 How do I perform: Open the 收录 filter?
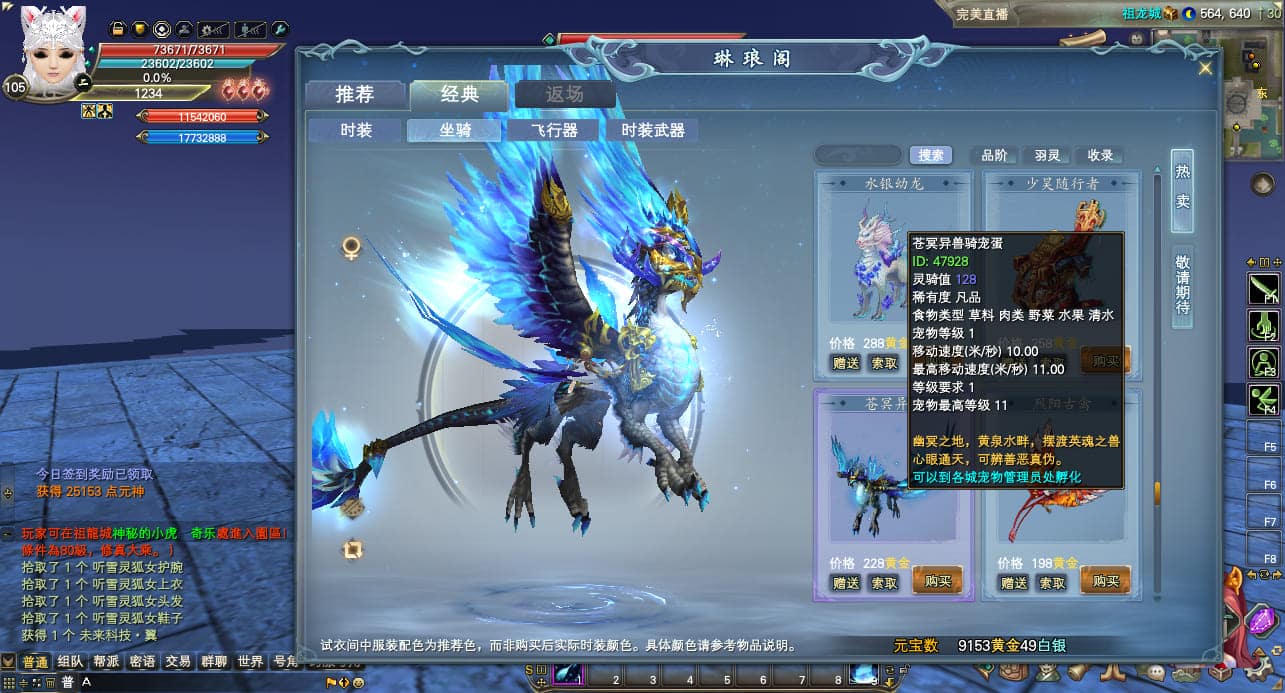[x=1100, y=155]
